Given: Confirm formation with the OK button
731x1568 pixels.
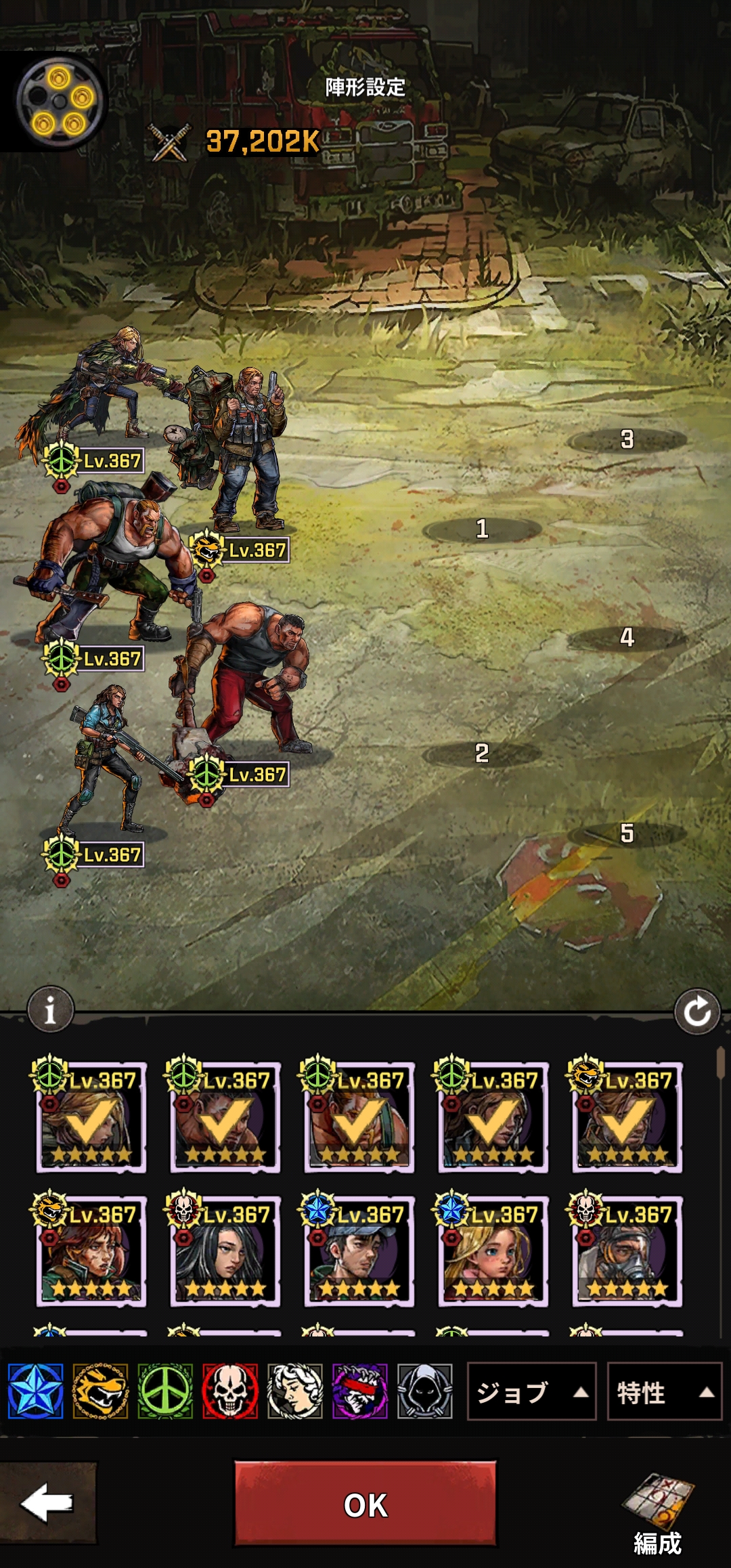Looking at the screenshot, I should [x=365, y=1504].
